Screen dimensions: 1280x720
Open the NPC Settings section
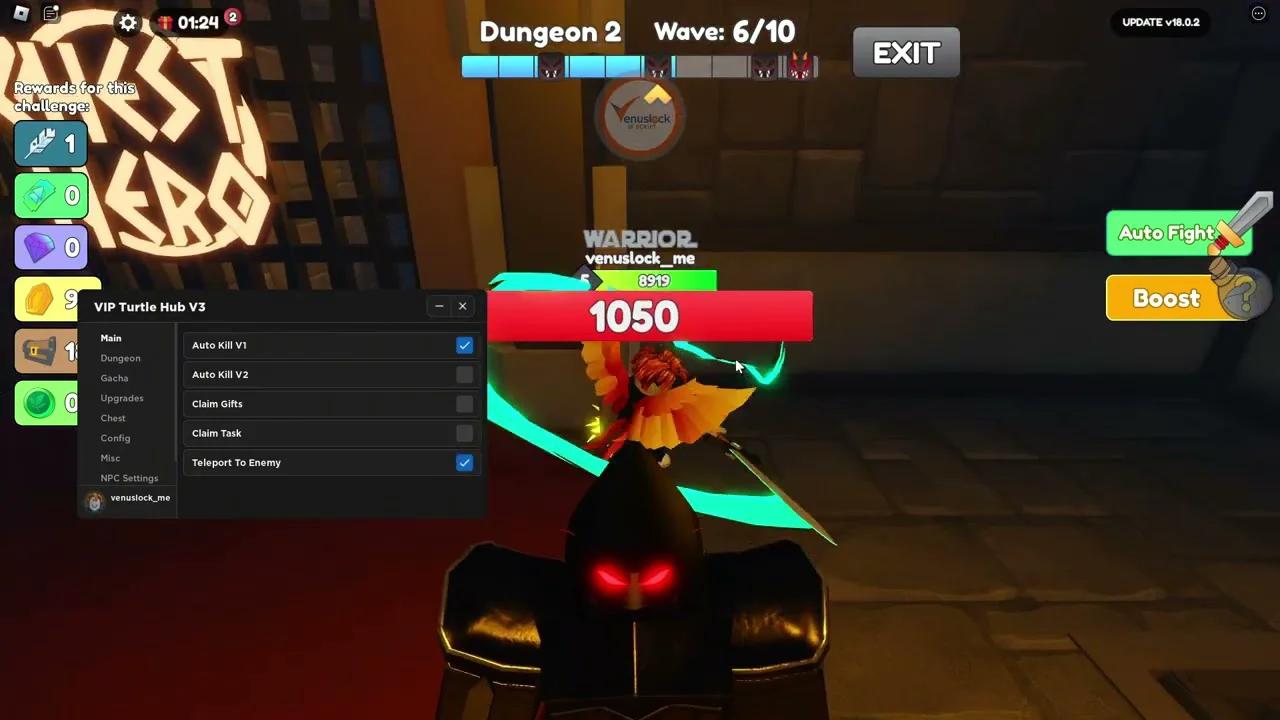[x=129, y=478]
